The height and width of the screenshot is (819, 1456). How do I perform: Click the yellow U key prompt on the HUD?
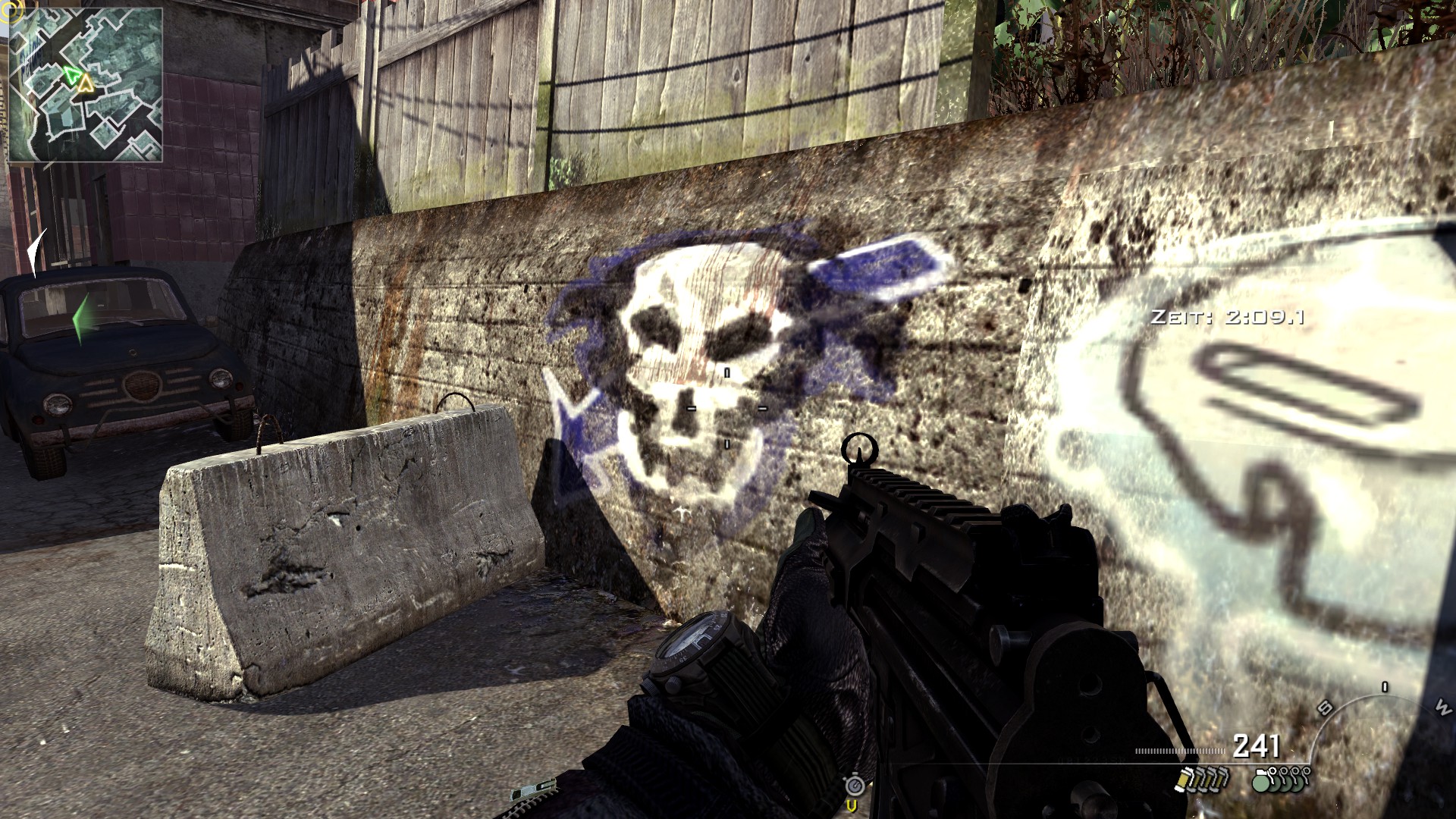point(852,806)
